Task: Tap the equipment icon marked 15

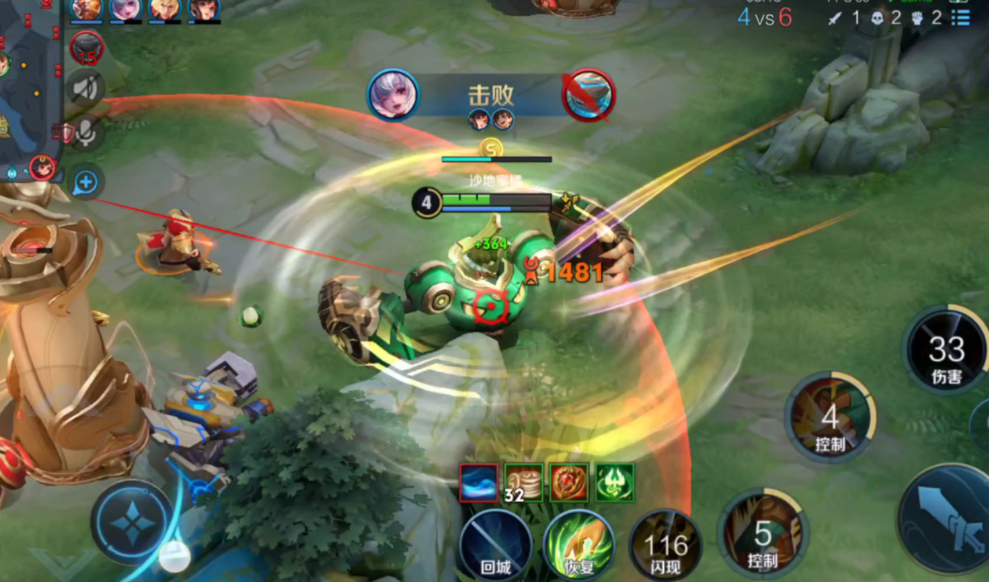Action: [x=88, y=47]
